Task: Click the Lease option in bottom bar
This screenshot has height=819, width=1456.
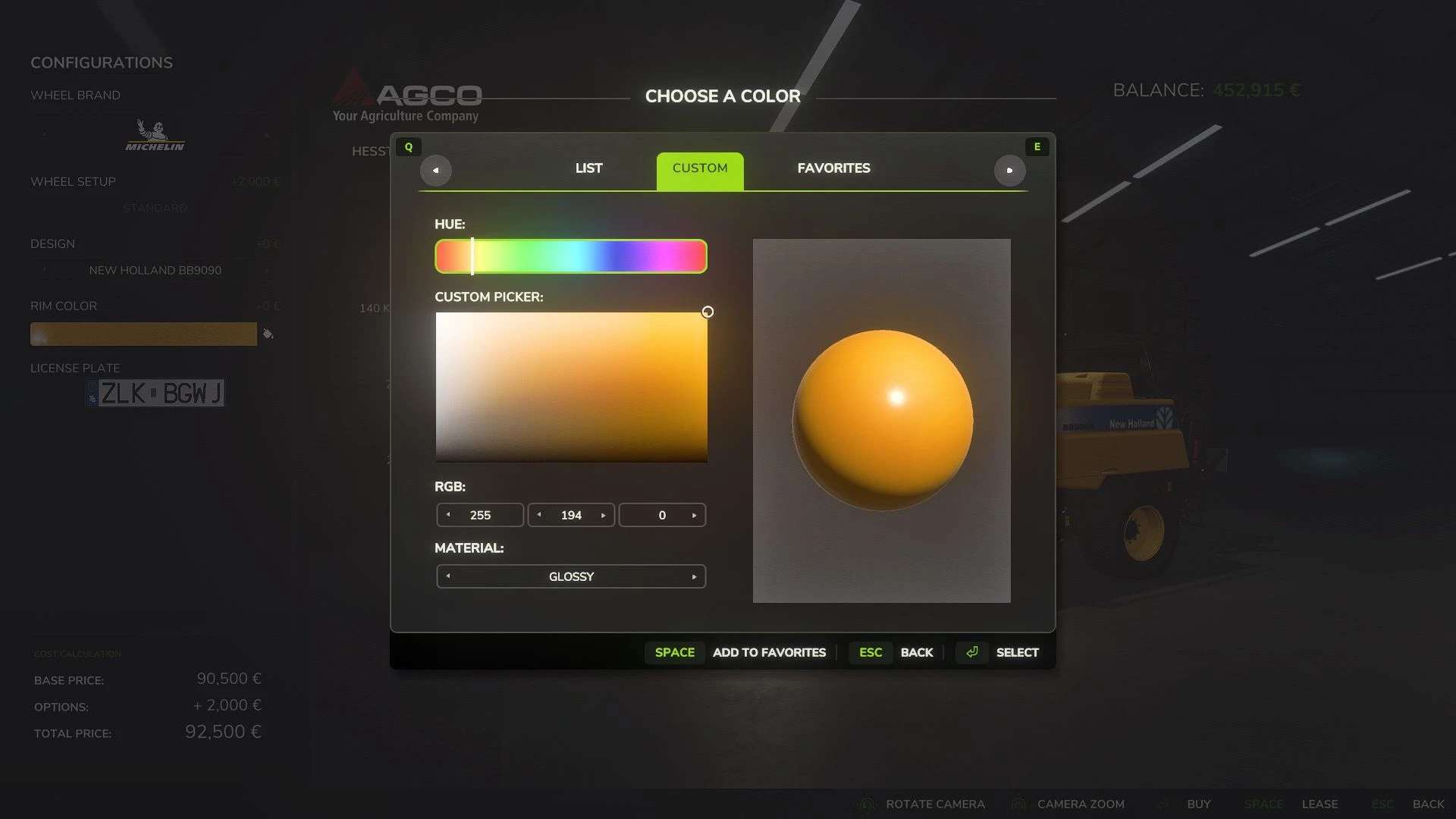Action: 1319,804
